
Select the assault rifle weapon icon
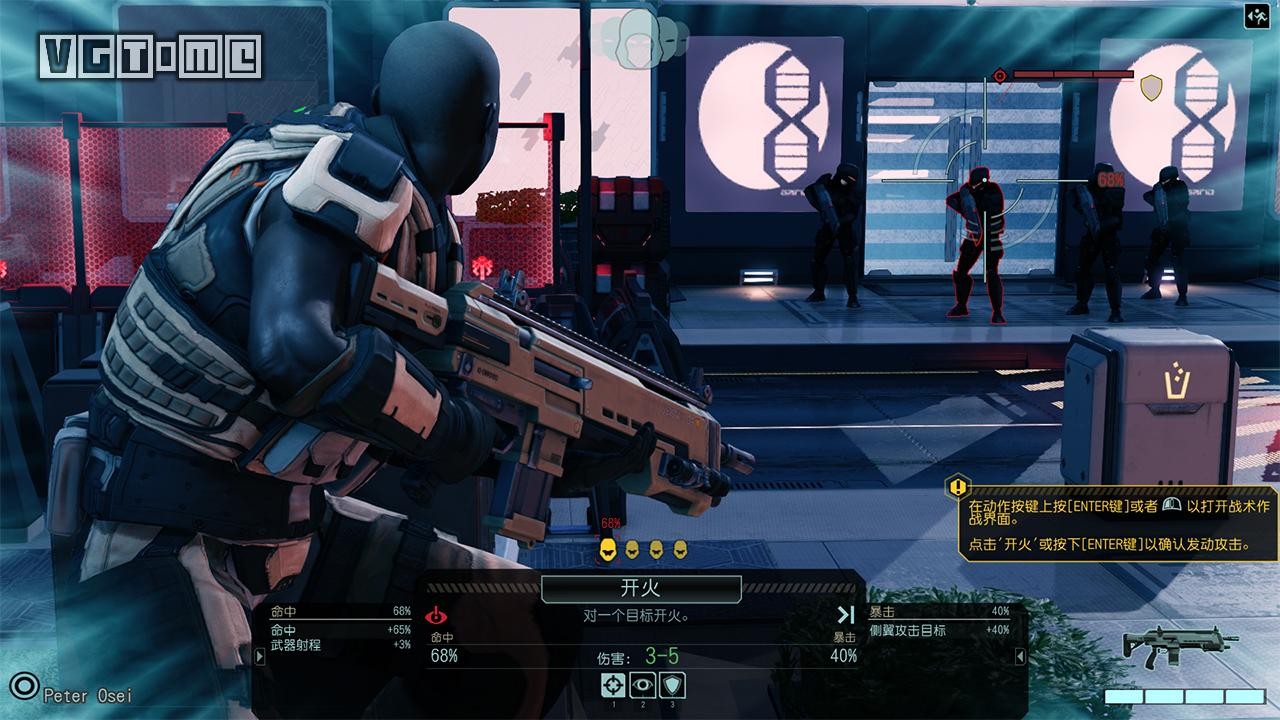point(1180,648)
